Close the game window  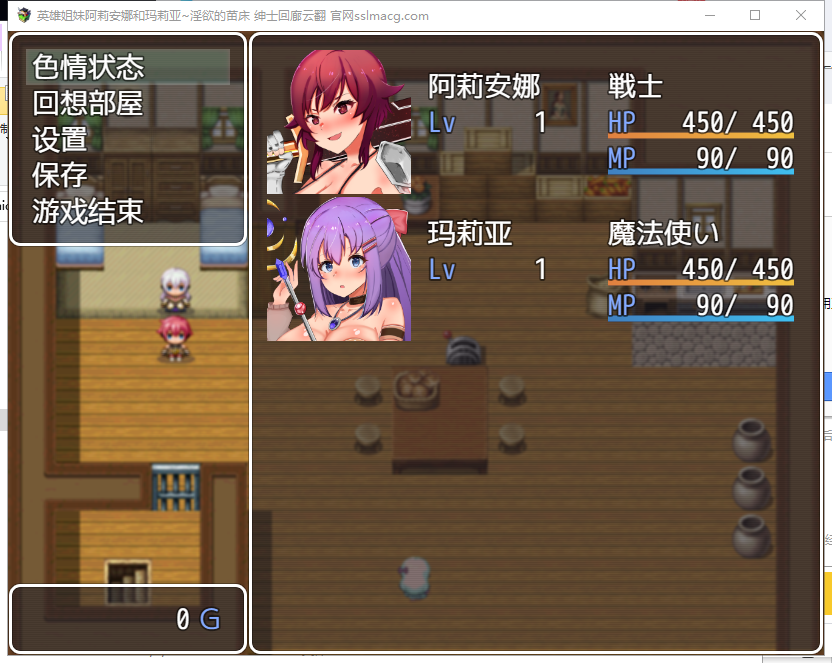pos(801,15)
